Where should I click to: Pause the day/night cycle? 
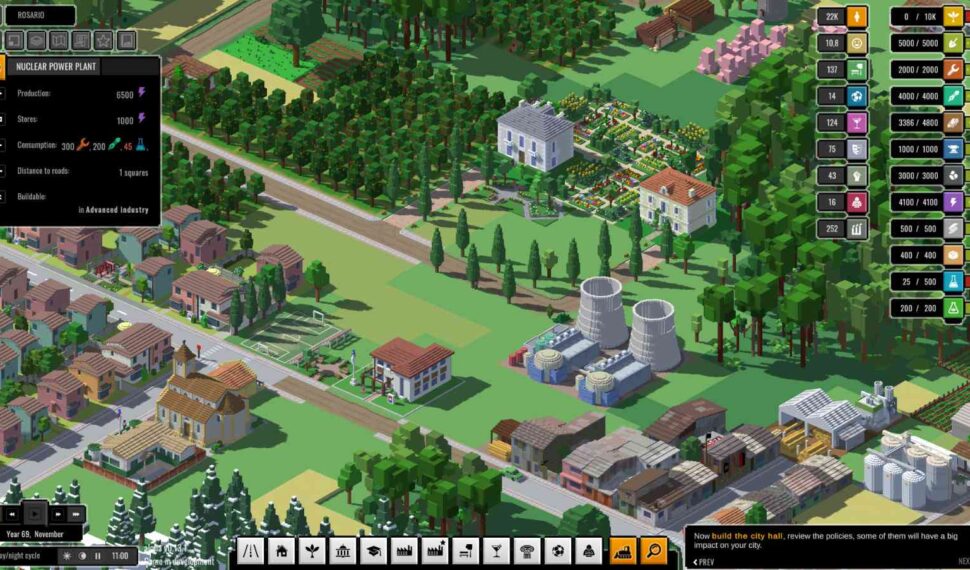click(x=97, y=555)
